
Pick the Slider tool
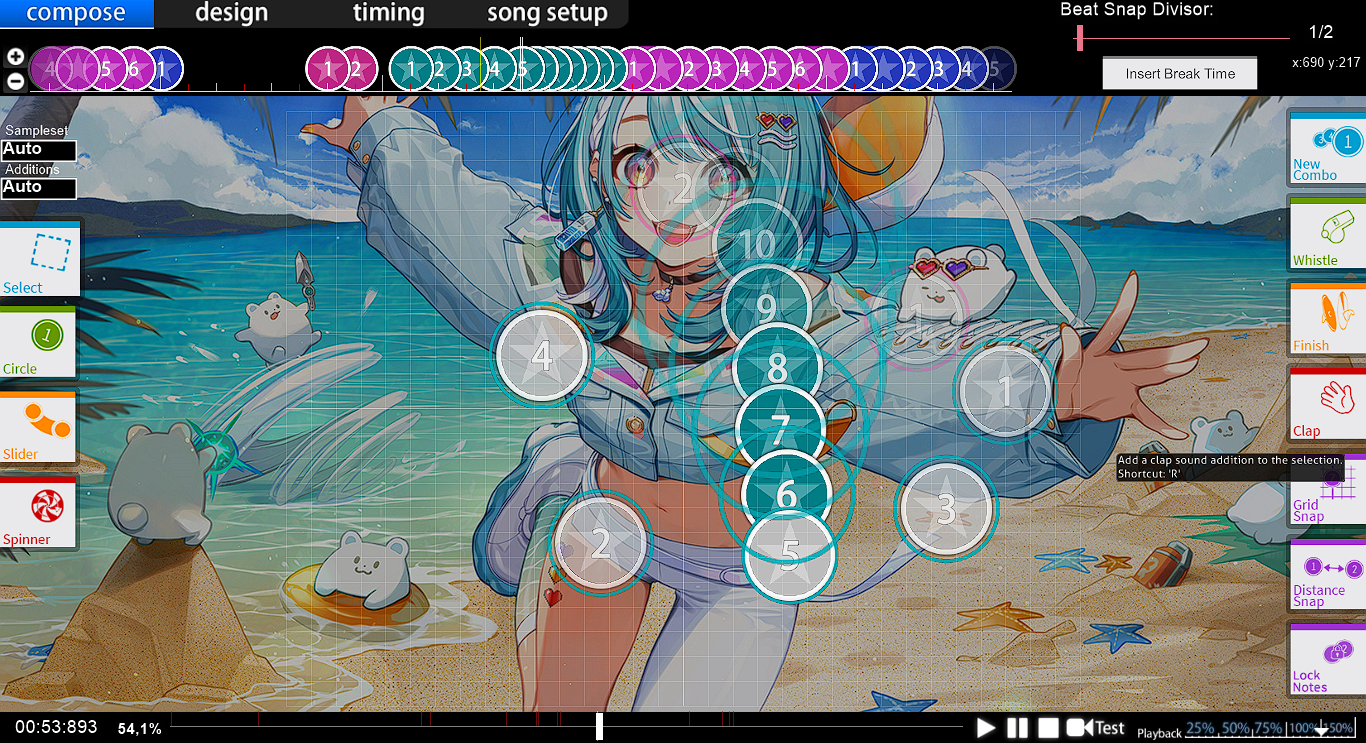(39, 428)
